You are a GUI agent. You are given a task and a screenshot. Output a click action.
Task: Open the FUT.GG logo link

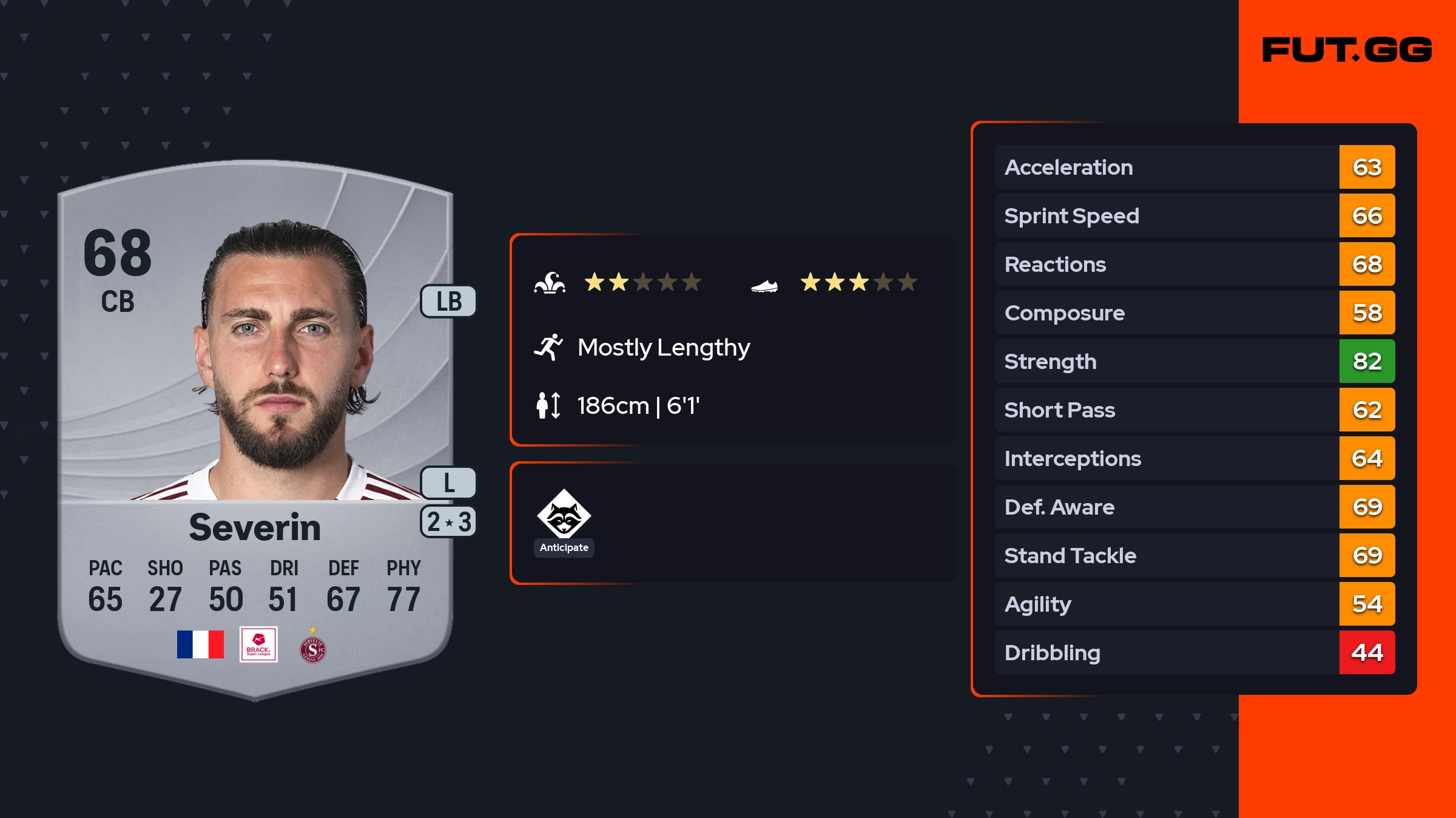[x=1347, y=50]
